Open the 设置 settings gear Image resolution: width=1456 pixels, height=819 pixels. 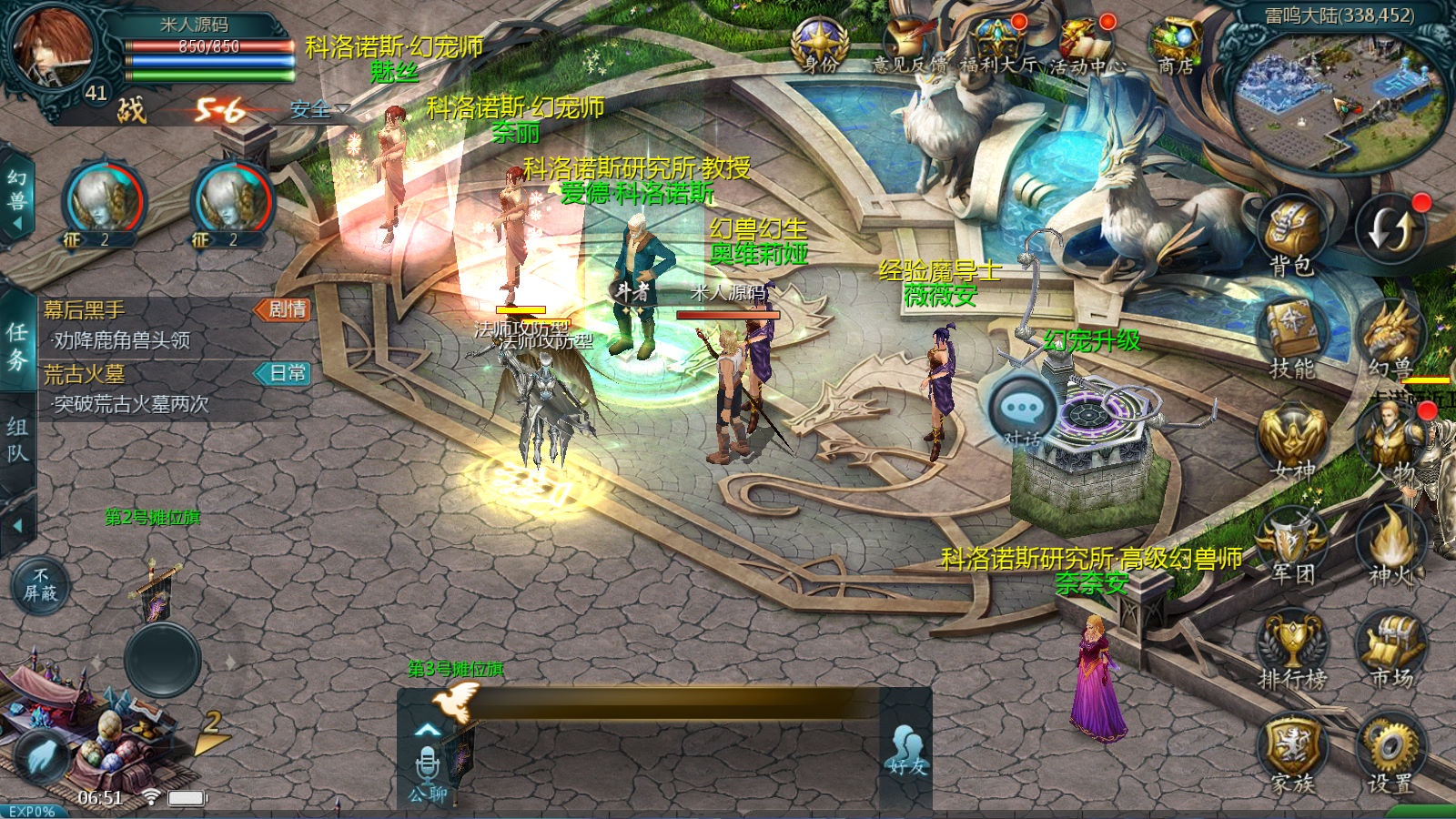1390,751
